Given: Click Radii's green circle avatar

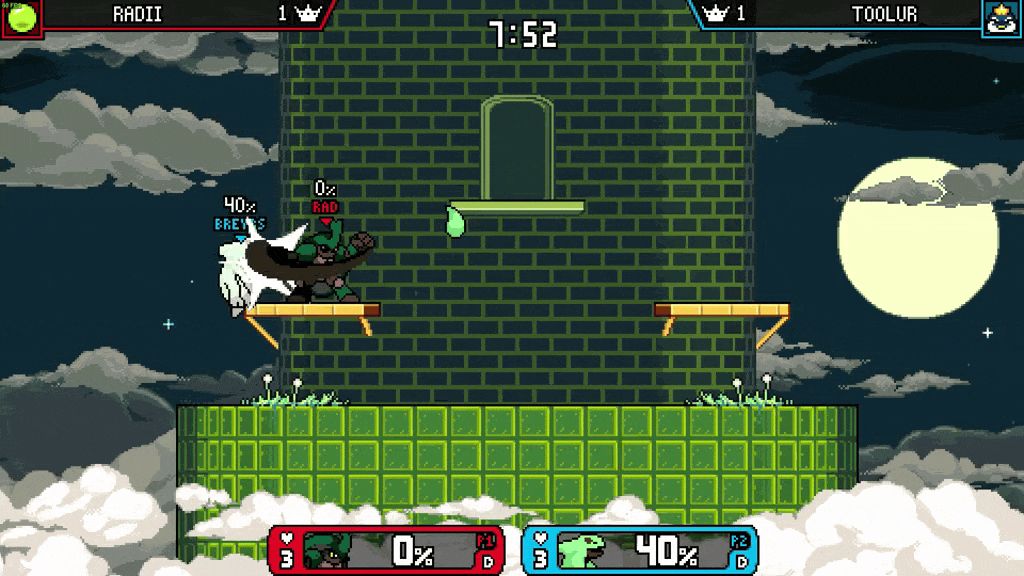Looking at the screenshot, I should [20, 17].
